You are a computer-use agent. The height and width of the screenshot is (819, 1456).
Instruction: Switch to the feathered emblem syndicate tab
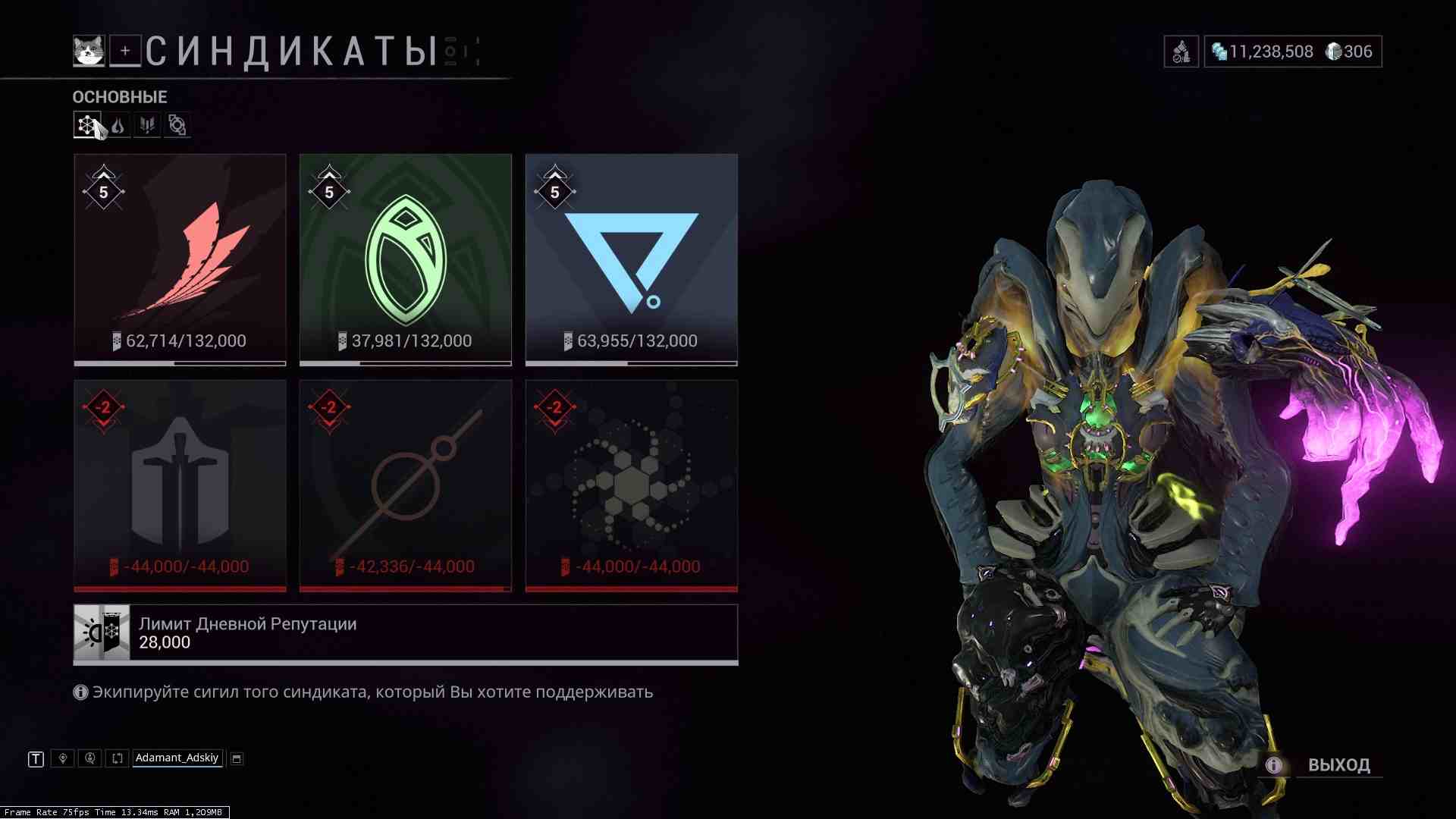147,125
